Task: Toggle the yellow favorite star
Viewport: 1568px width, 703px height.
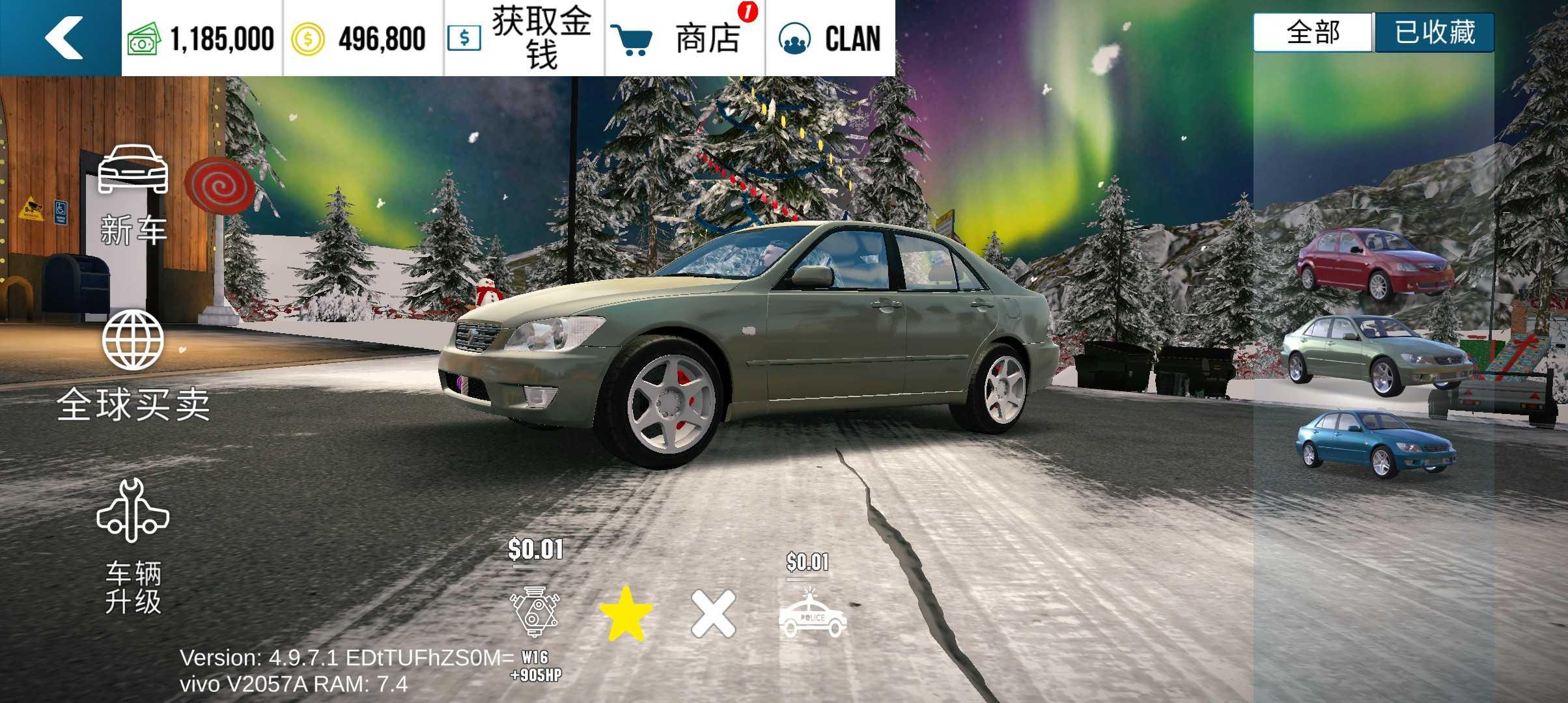Action: pos(625,613)
